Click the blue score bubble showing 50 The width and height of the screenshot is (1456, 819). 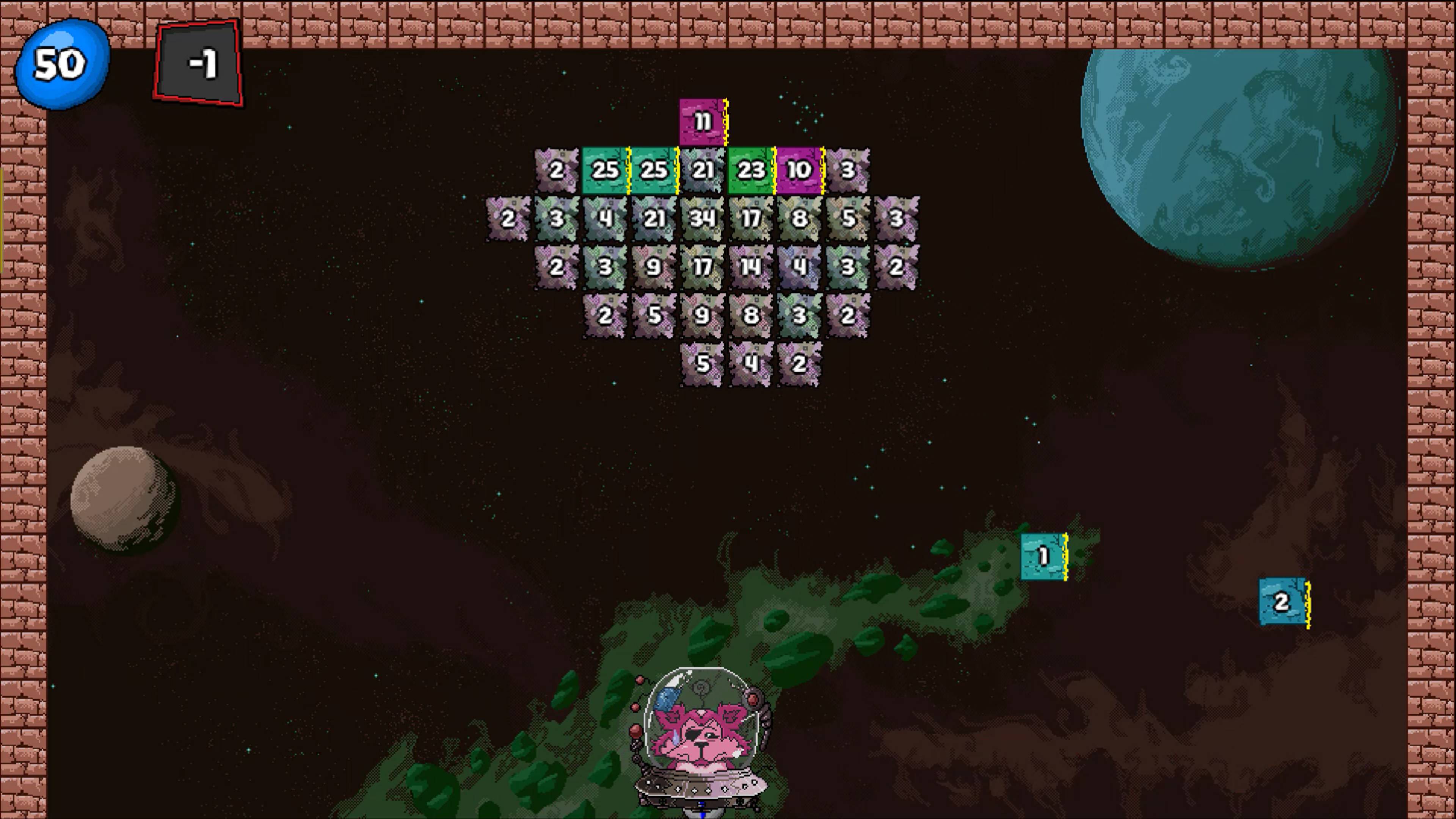pos(60,64)
